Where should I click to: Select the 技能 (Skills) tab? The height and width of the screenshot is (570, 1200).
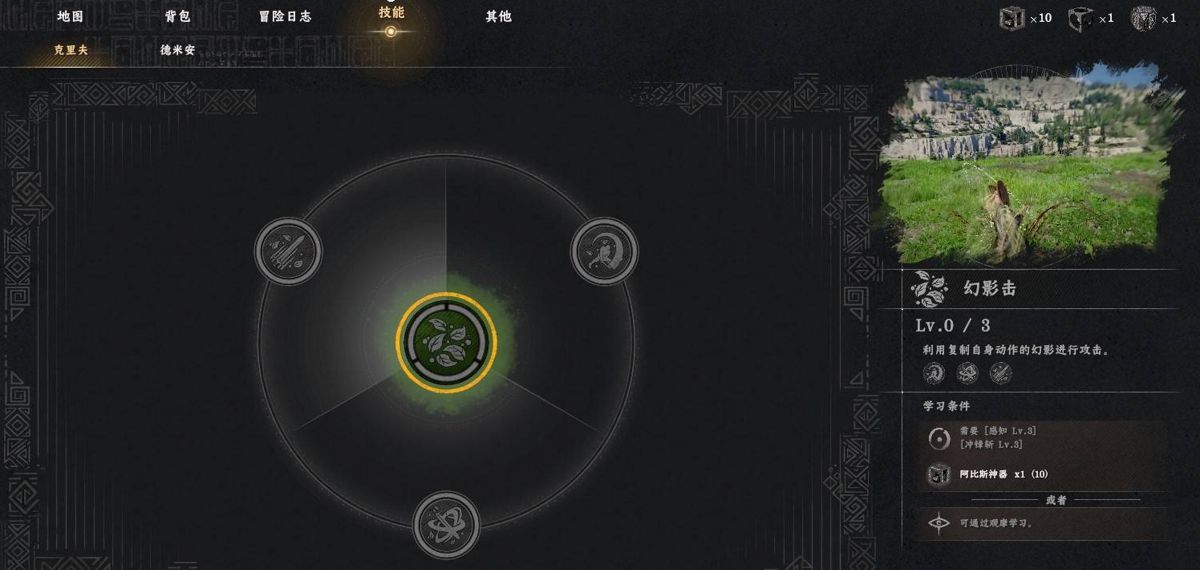pyautogui.click(x=391, y=14)
